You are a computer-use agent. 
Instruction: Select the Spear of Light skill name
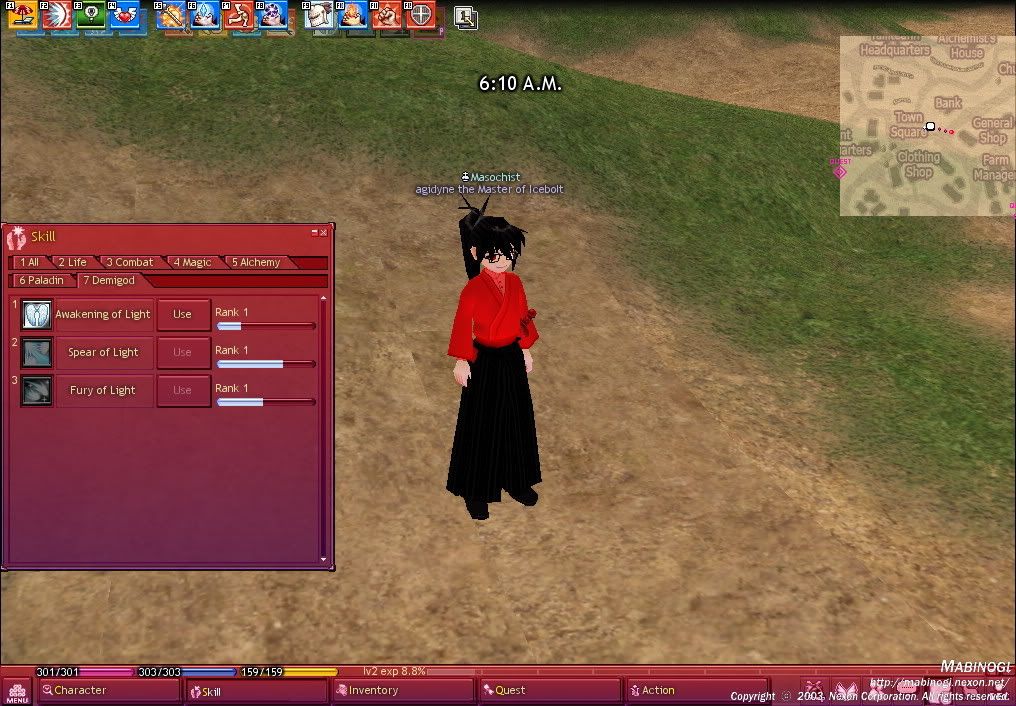tap(103, 352)
